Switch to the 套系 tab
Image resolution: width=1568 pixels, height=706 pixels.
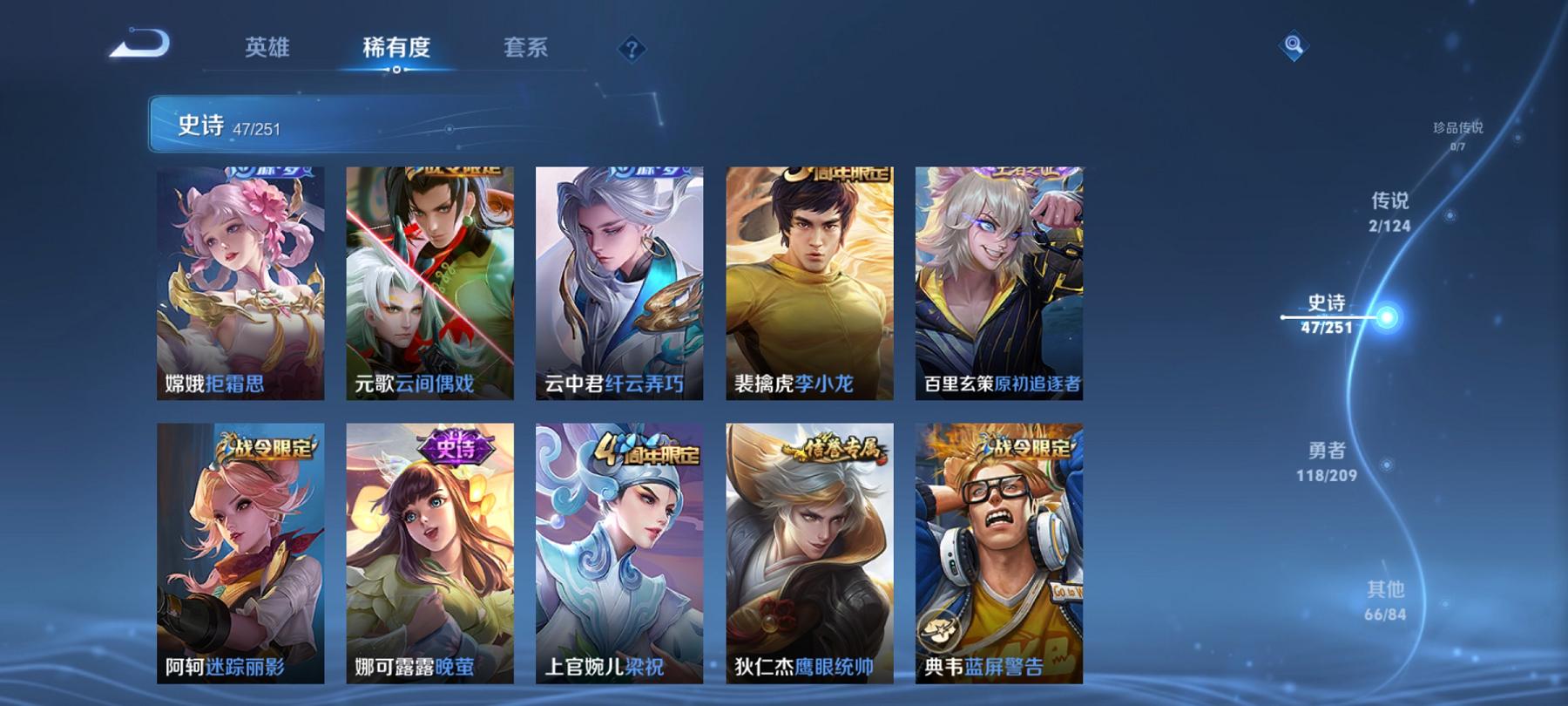(526, 50)
